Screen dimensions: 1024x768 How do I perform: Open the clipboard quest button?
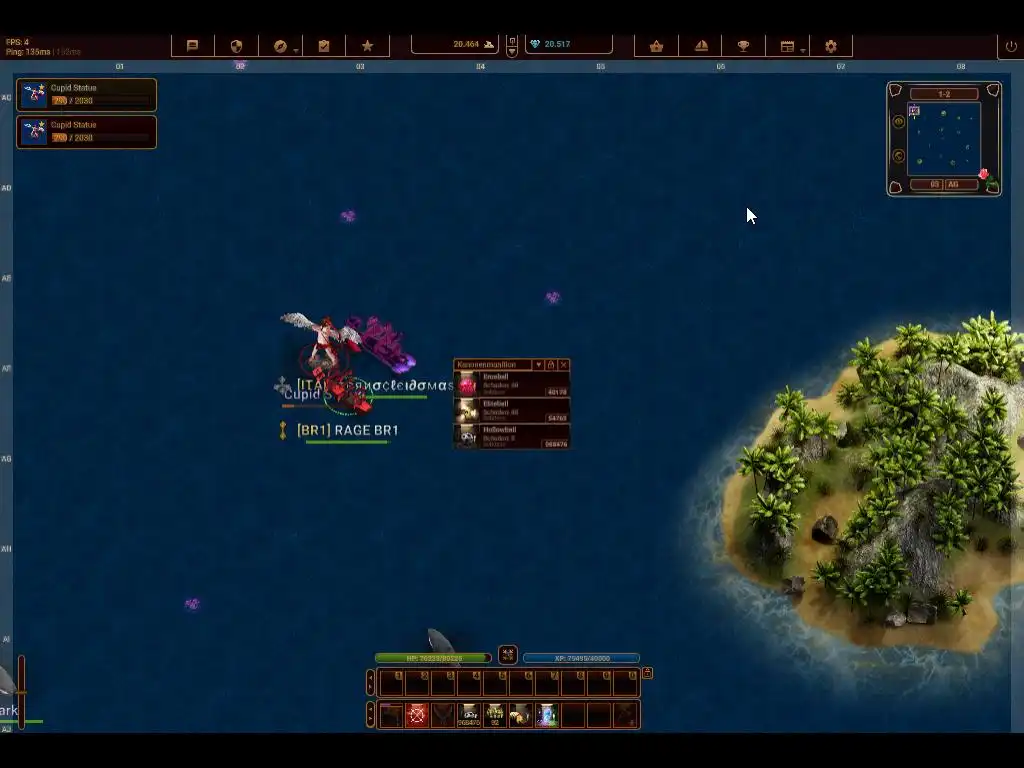pyautogui.click(x=324, y=46)
